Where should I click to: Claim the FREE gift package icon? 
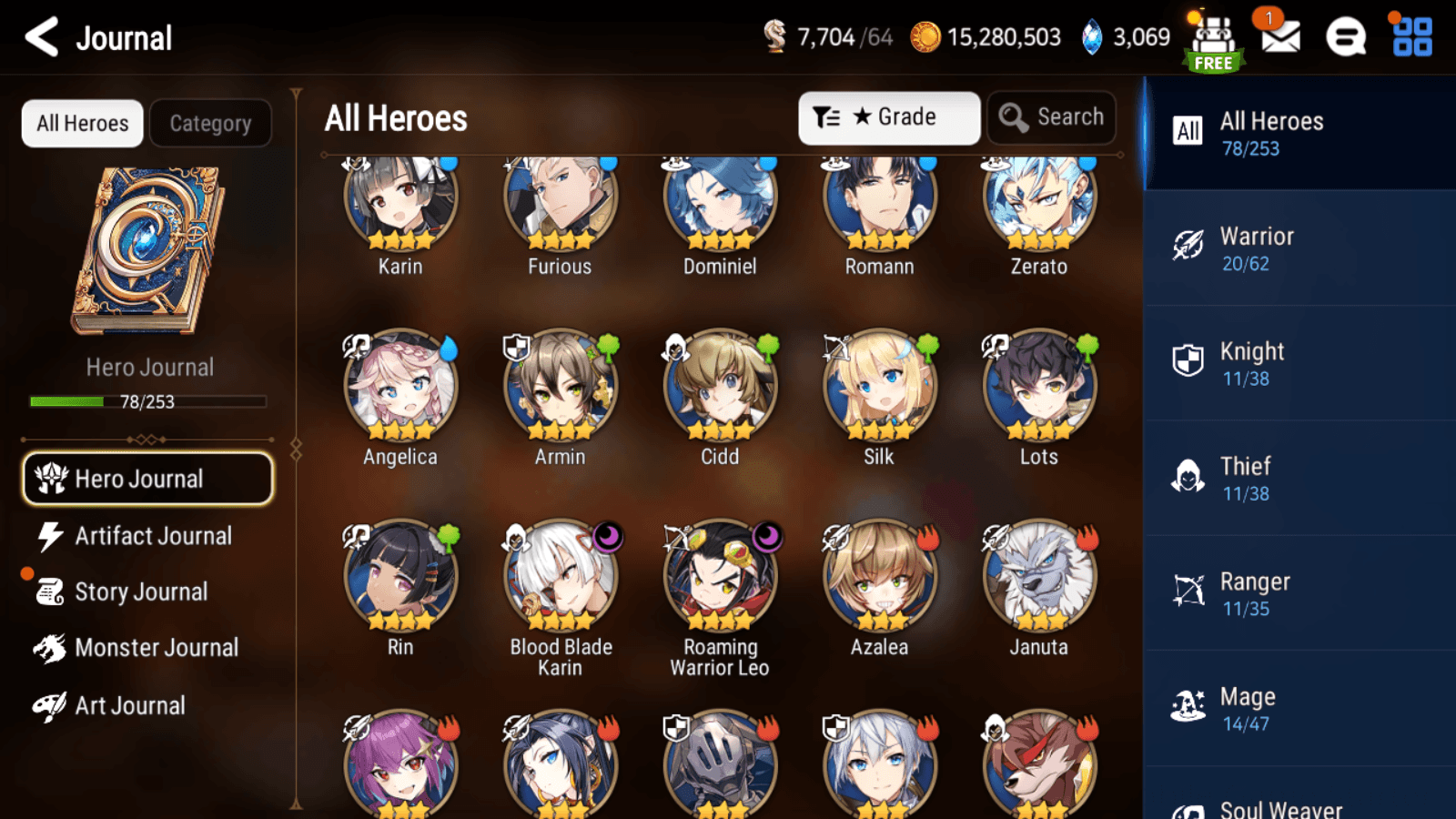(x=1213, y=37)
